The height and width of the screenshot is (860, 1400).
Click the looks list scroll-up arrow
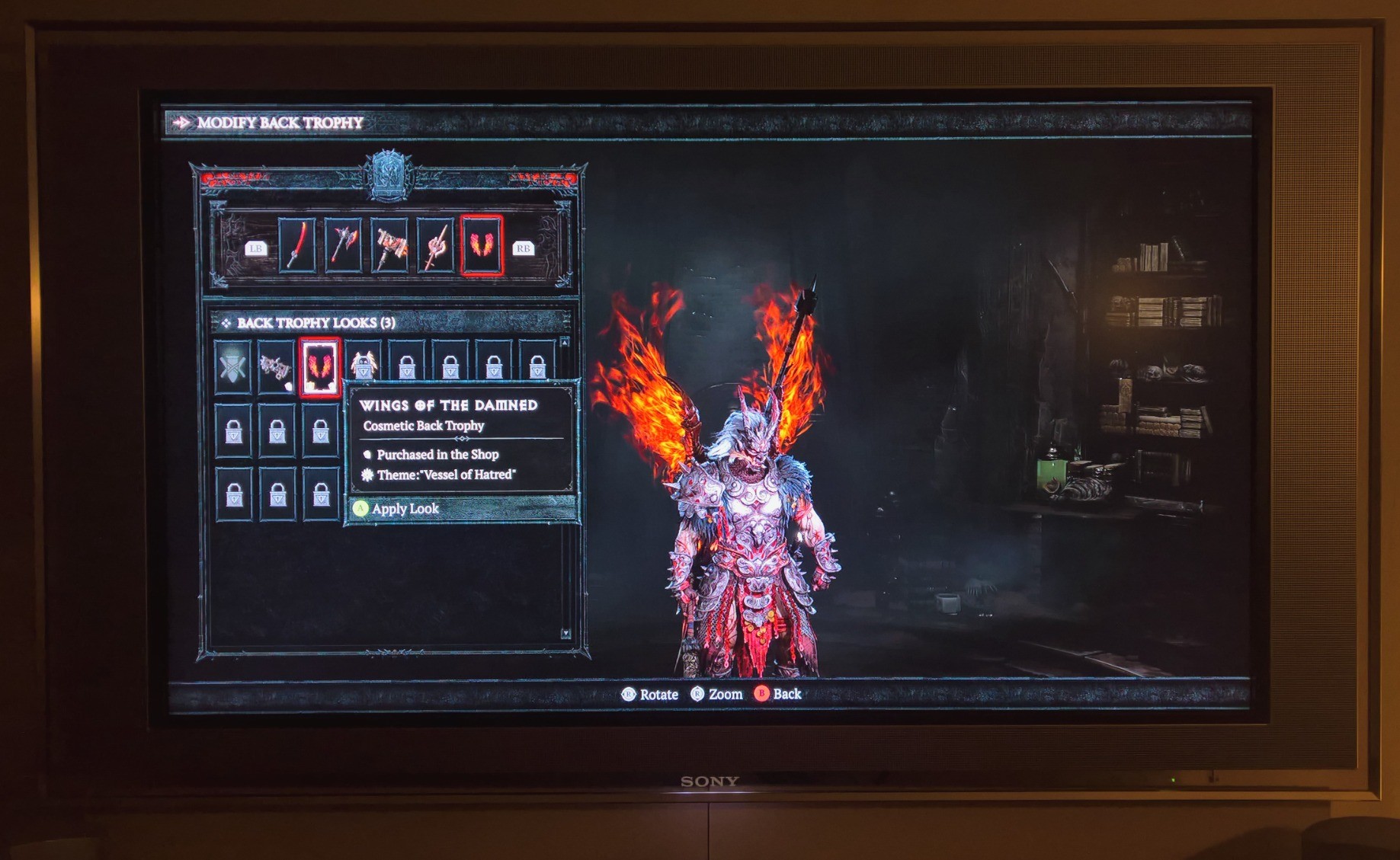[x=565, y=342]
